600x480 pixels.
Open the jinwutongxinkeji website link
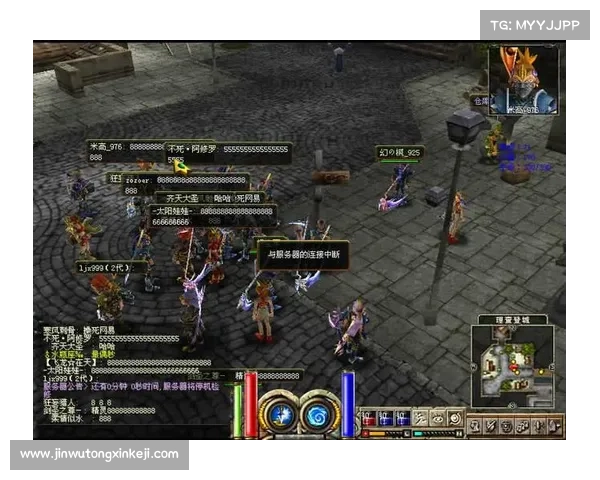(99, 454)
